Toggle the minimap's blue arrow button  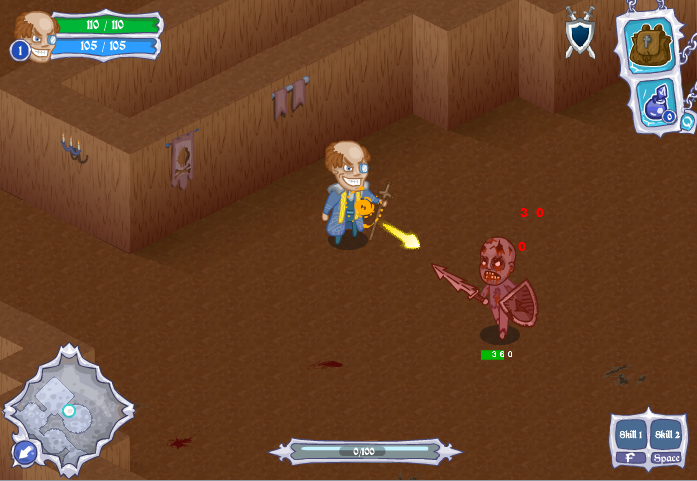point(25,454)
